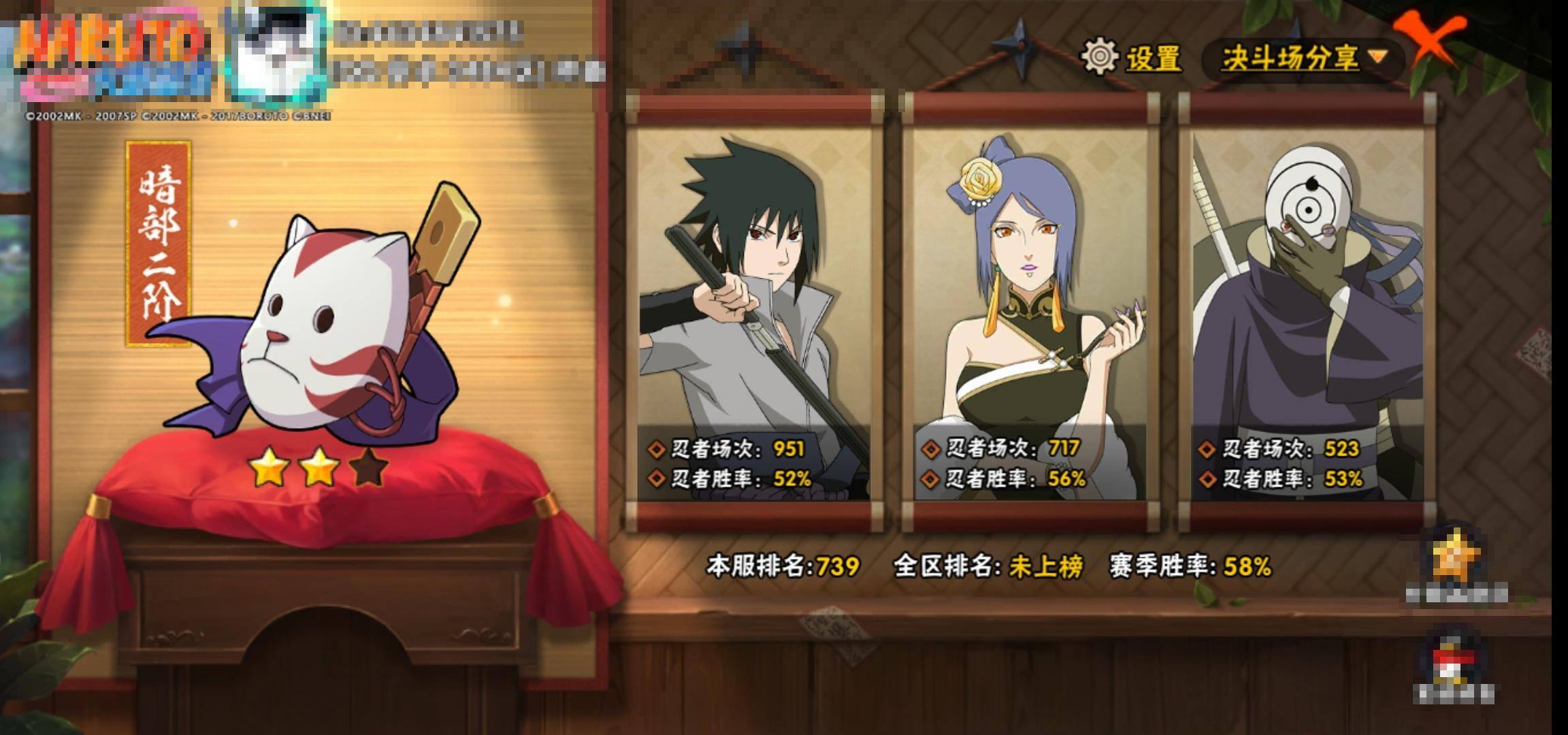Tap the gold star icon
1568x735 pixels.
[x=1455, y=558]
